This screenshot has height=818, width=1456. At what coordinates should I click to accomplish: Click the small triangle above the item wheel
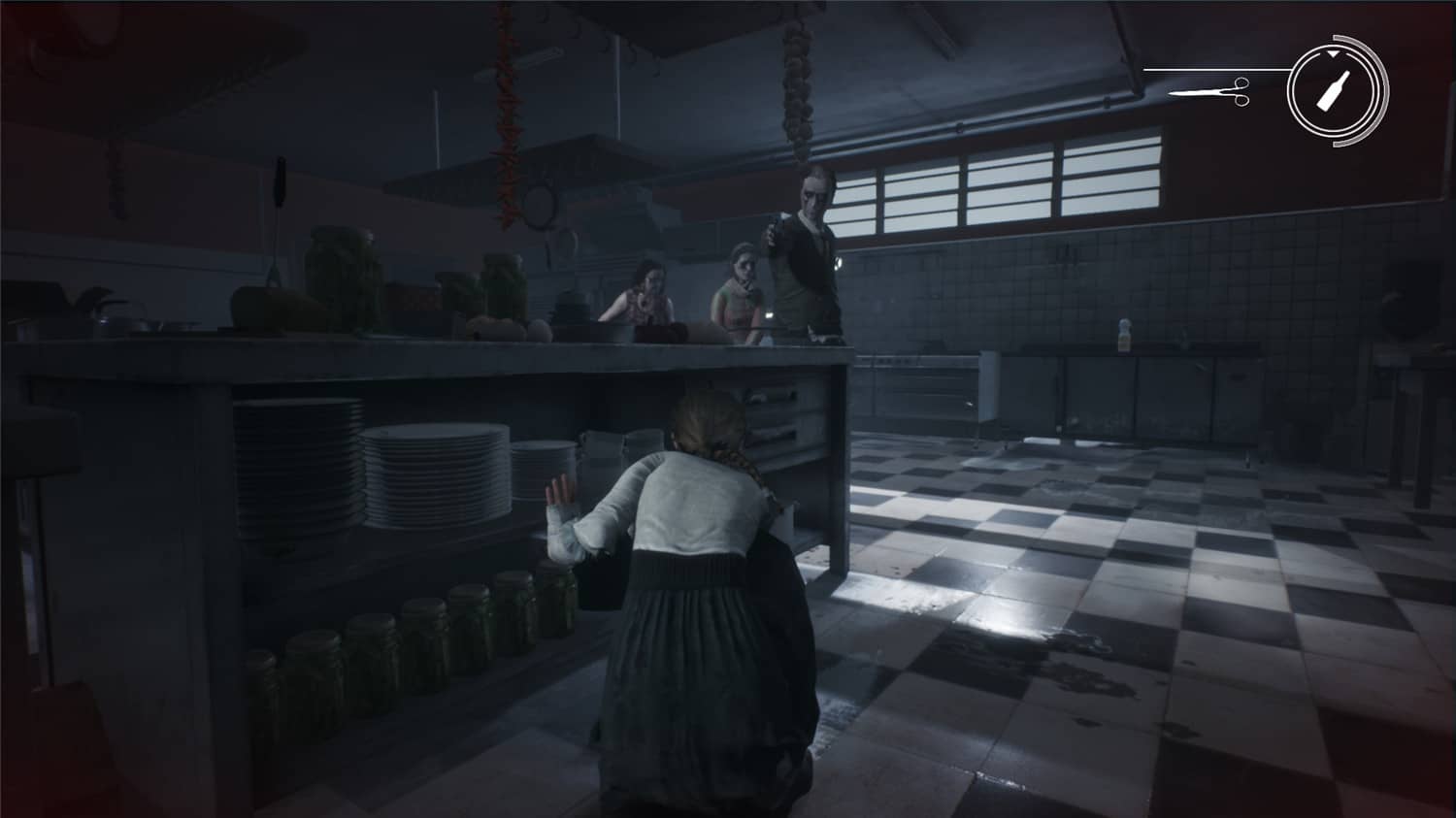1333,53
